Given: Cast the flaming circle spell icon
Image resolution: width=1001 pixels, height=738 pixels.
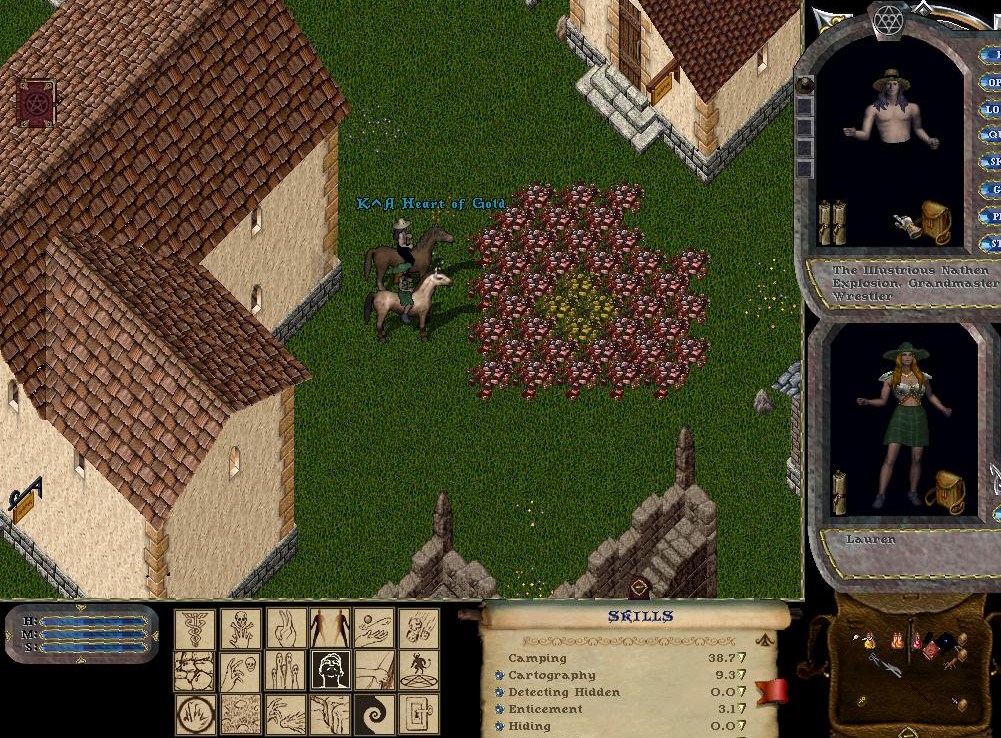Looking at the screenshot, I should pyautogui.click(x=196, y=714).
